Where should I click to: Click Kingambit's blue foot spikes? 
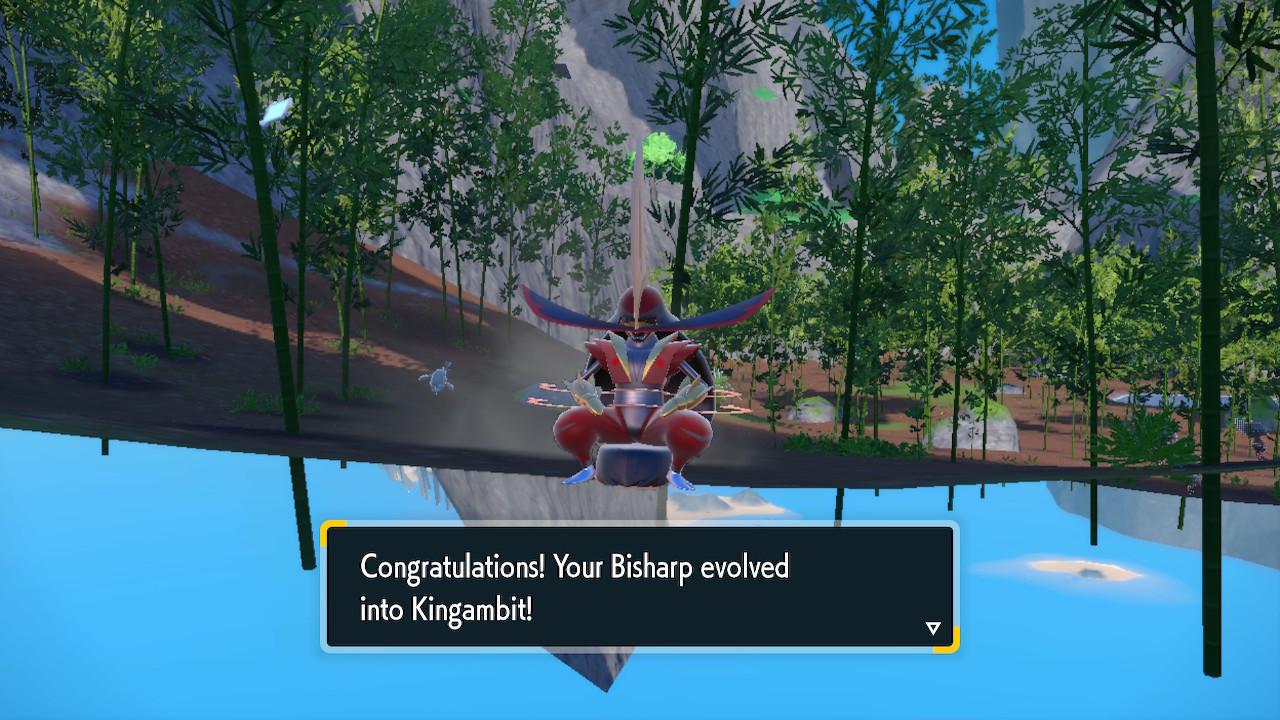click(x=580, y=478)
